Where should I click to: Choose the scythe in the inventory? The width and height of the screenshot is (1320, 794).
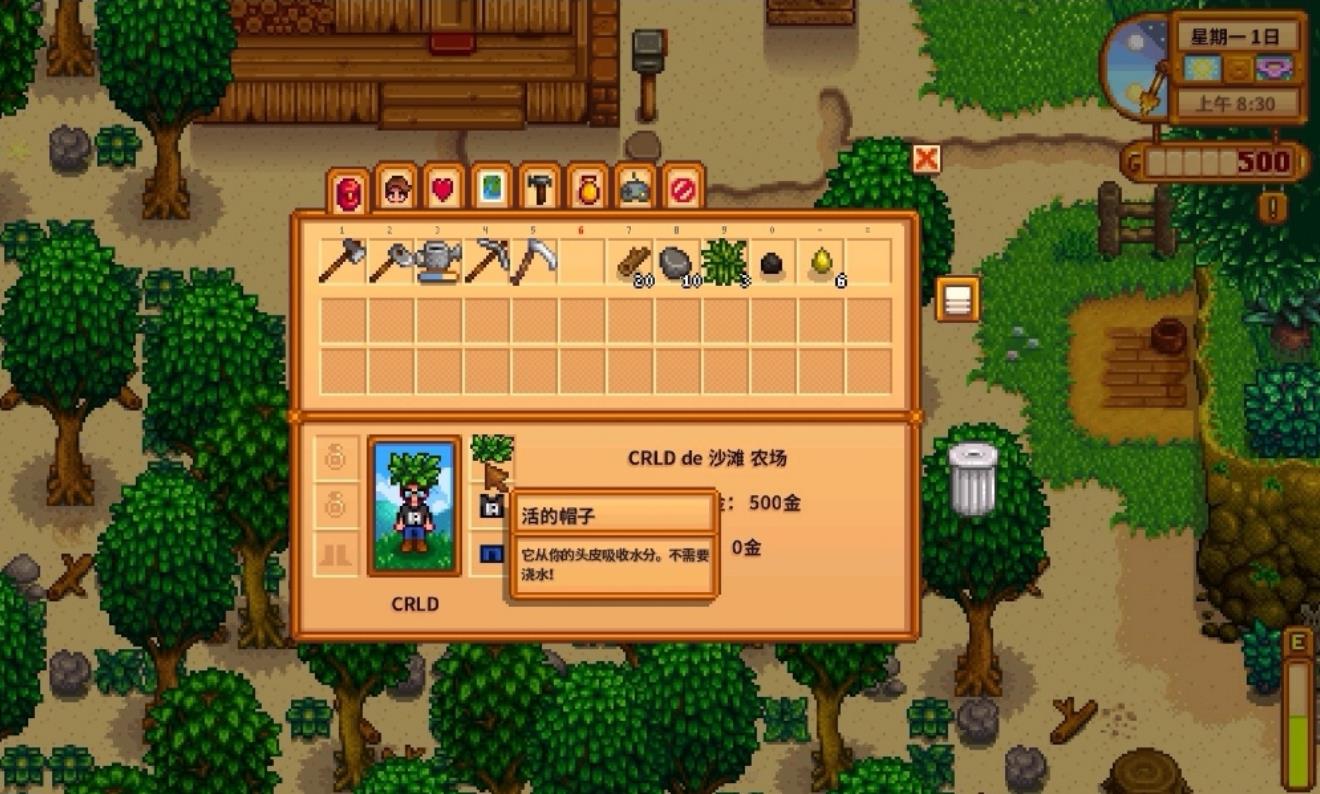[534, 263]
